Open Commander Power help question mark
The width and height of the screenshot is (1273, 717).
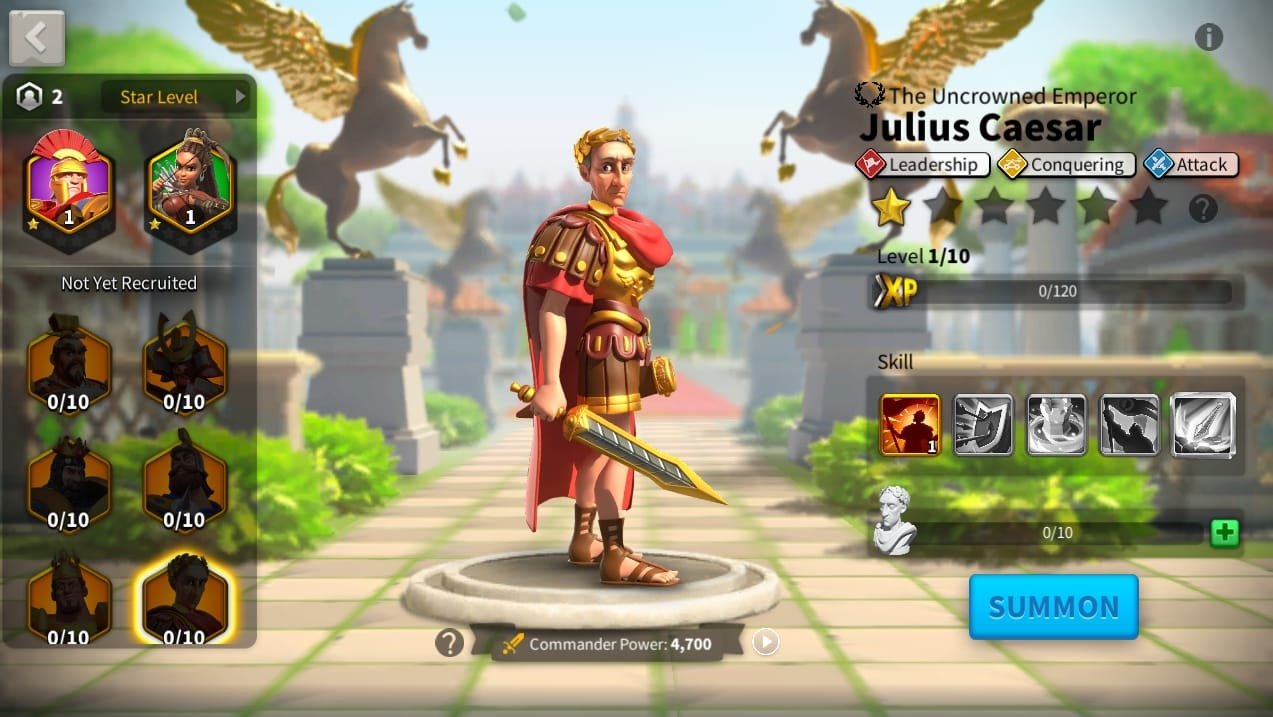pos(449,643)
